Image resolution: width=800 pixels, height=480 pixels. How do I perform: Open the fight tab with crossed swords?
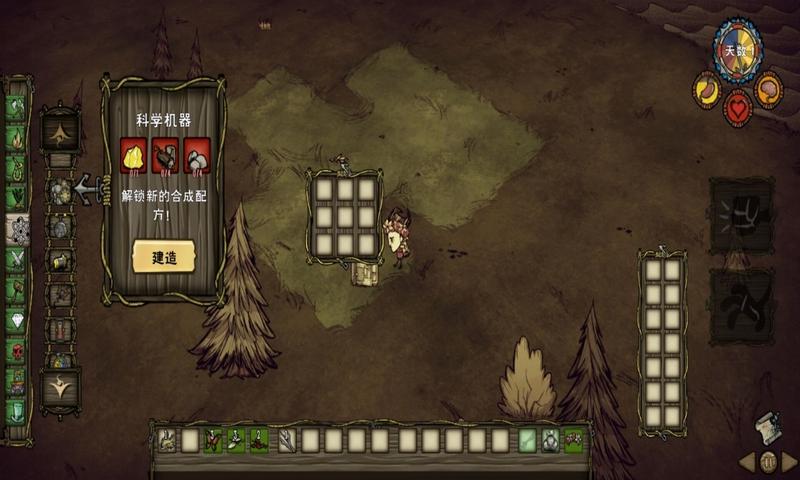click(17, 259)
